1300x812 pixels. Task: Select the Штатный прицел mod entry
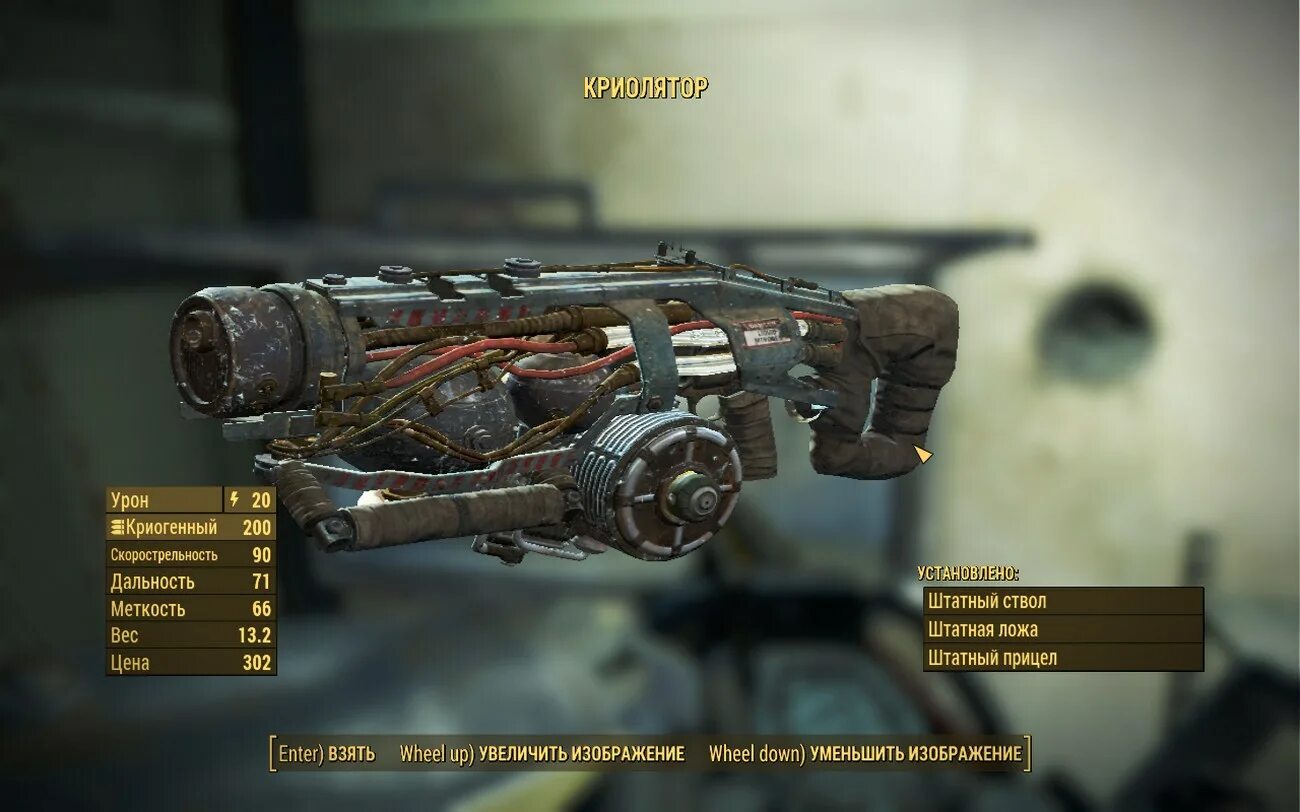1062,657
